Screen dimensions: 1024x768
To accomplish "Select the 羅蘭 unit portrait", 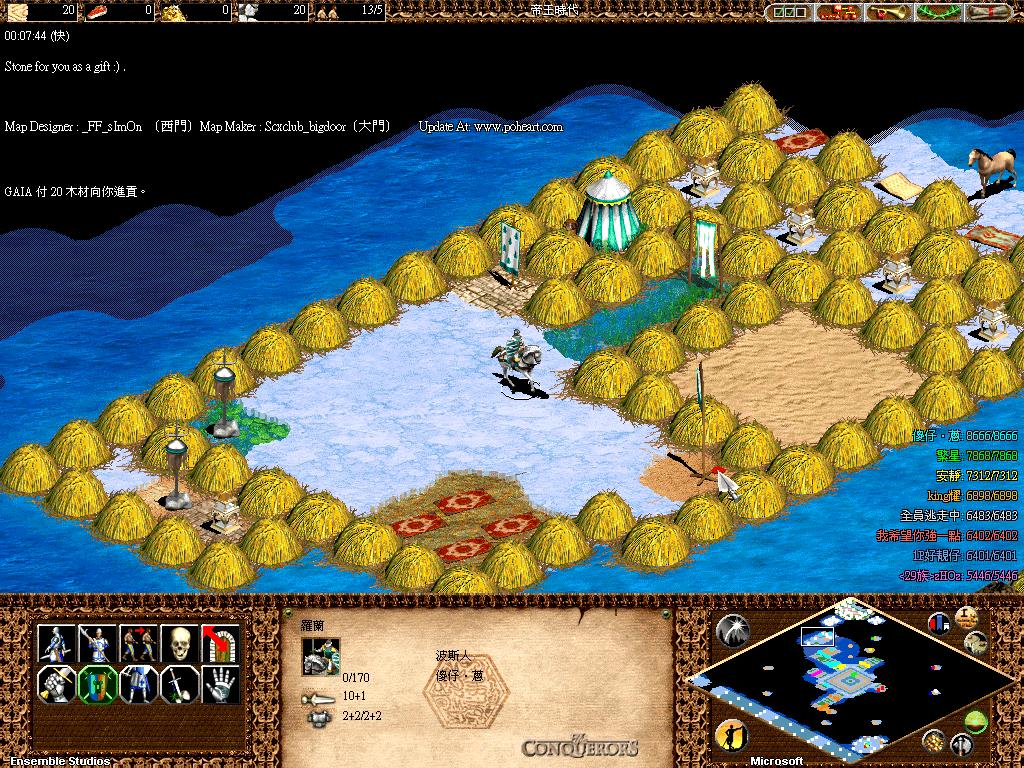I will coord(321,657).
